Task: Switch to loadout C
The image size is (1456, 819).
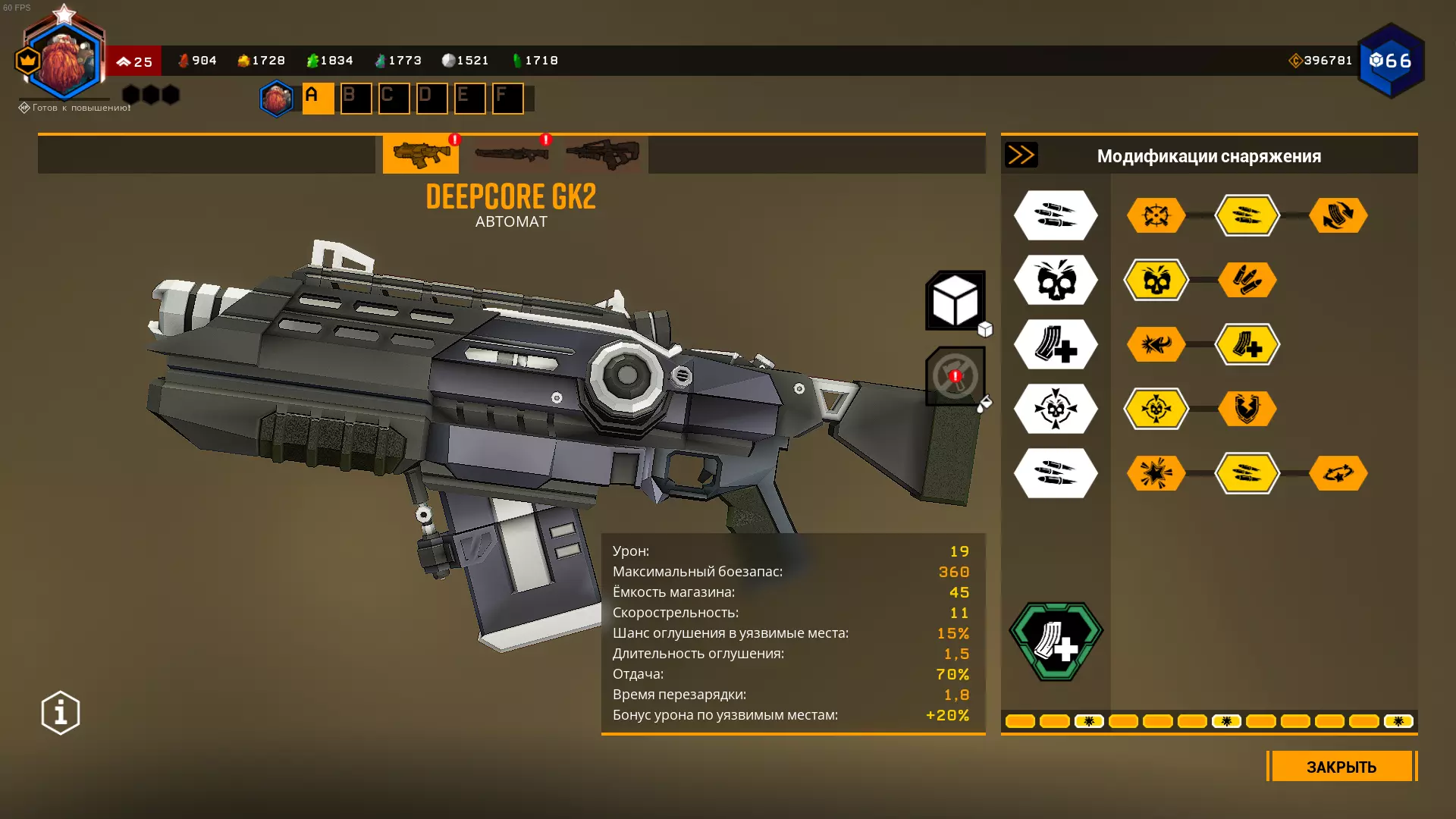Action: pos(394,99)
